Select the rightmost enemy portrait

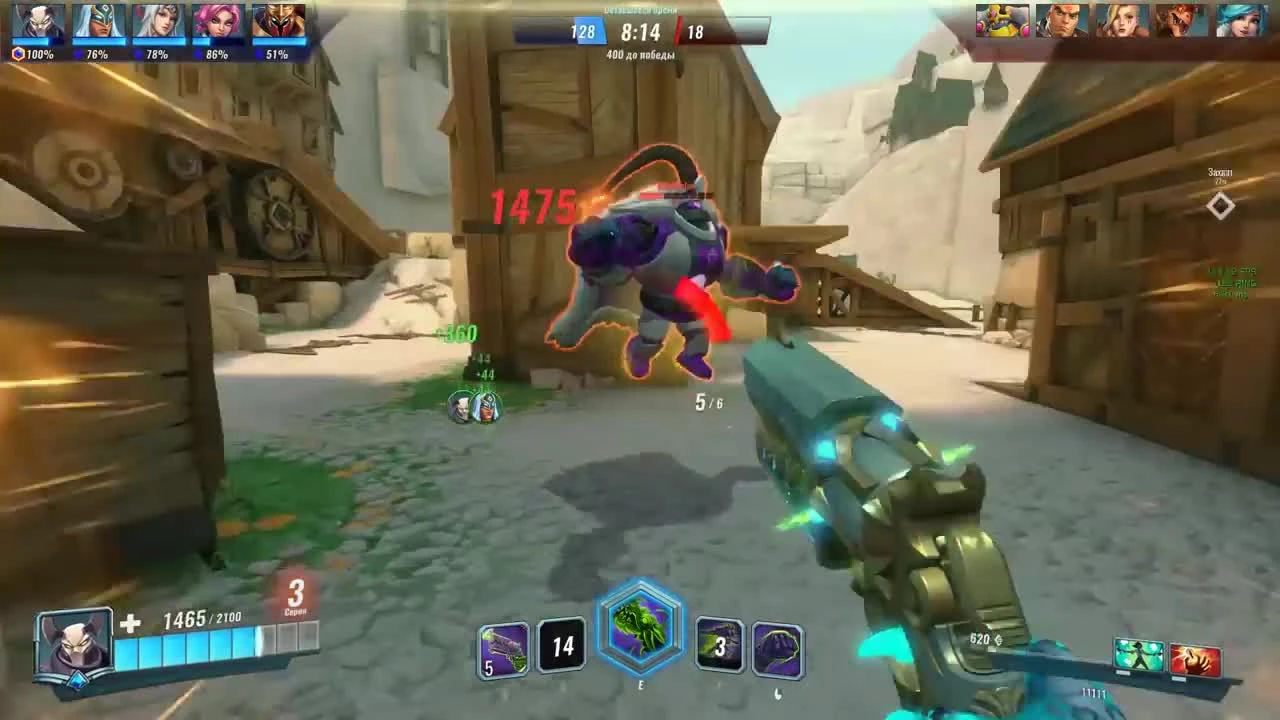tap(1240, 20)
